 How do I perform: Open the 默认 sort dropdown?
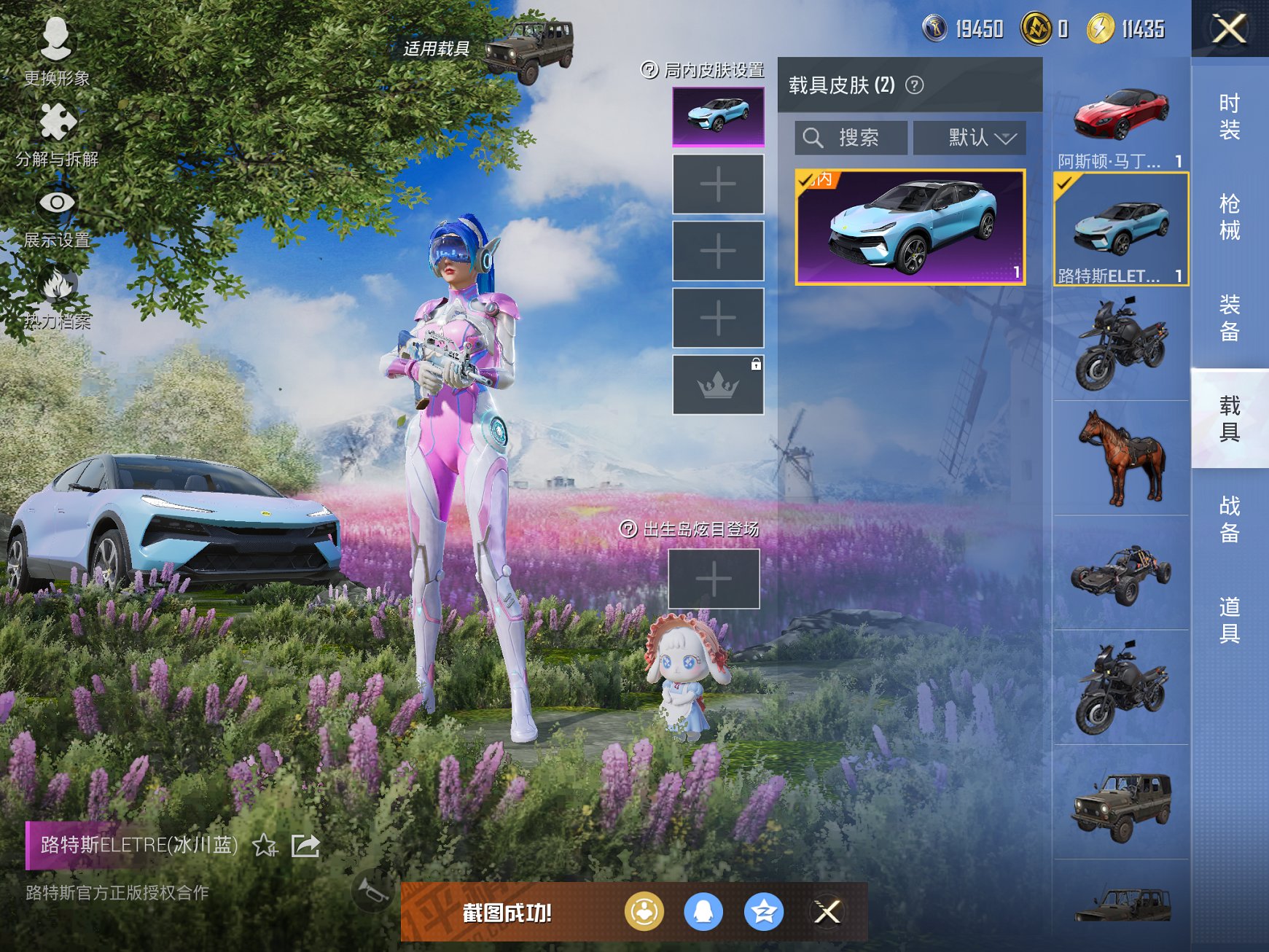click(x=969, y=138)
